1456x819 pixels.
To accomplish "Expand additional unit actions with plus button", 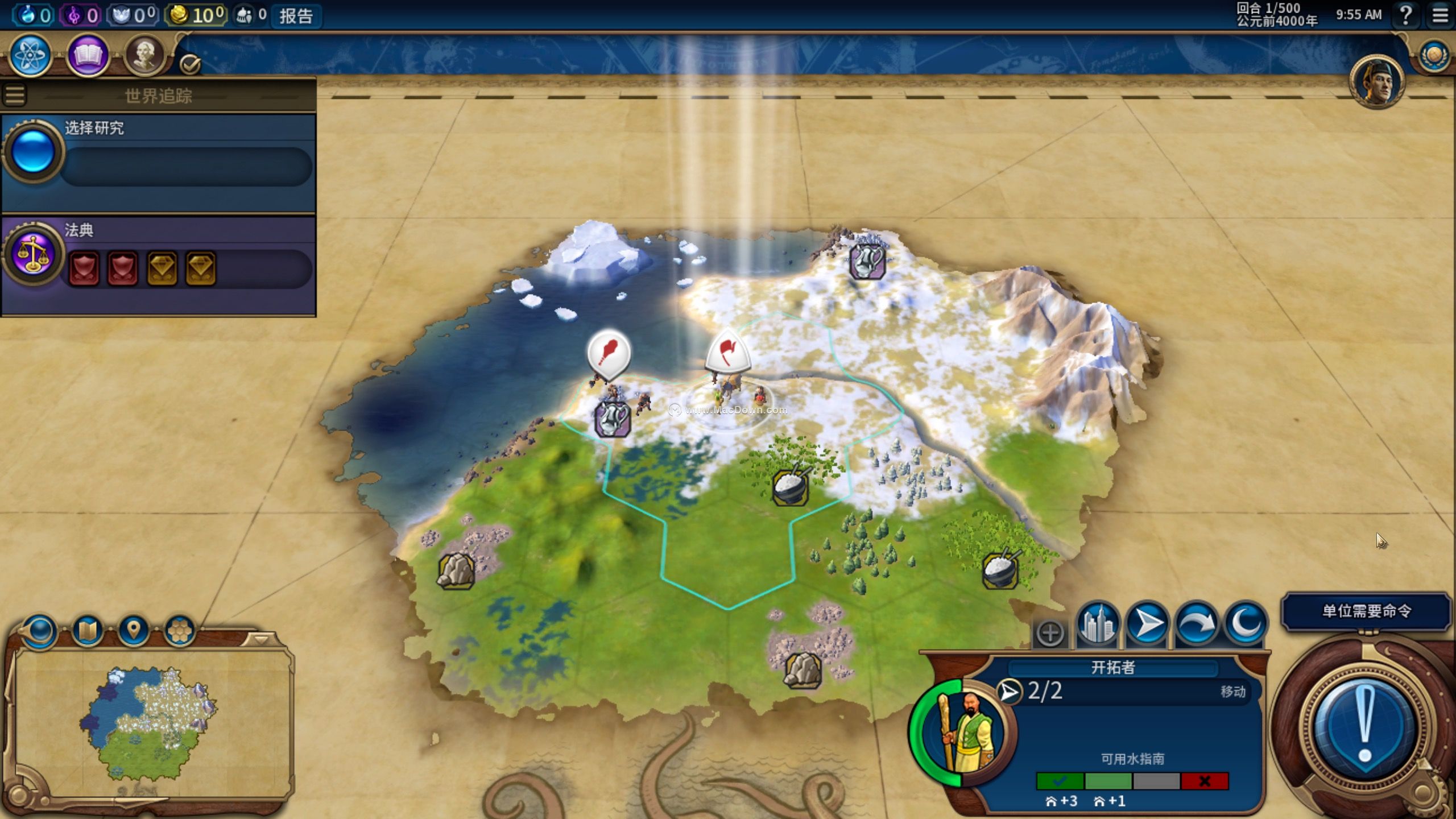I will pos(1050,633).
